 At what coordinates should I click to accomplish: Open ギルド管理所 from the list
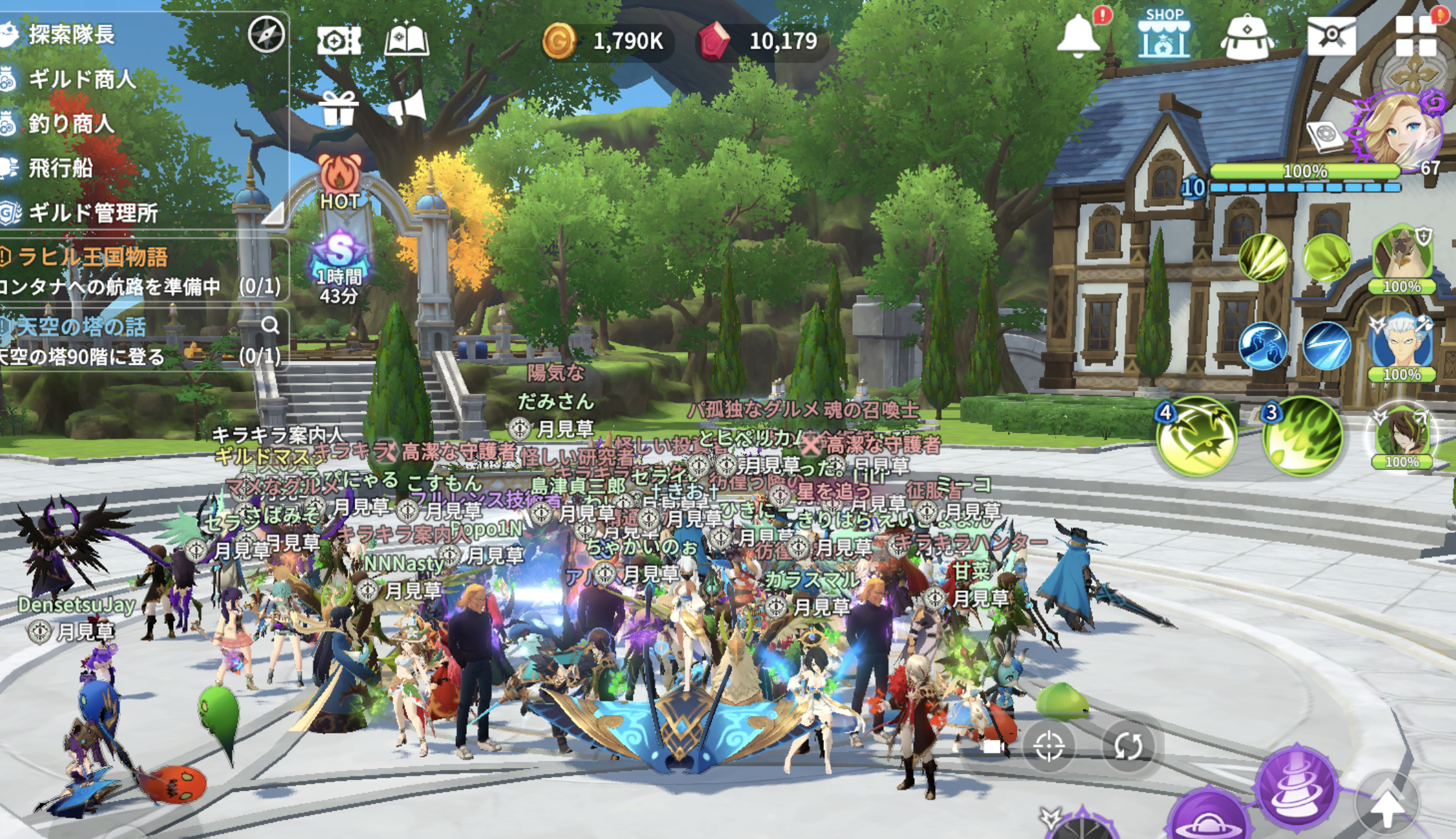(x=93, y=213)
